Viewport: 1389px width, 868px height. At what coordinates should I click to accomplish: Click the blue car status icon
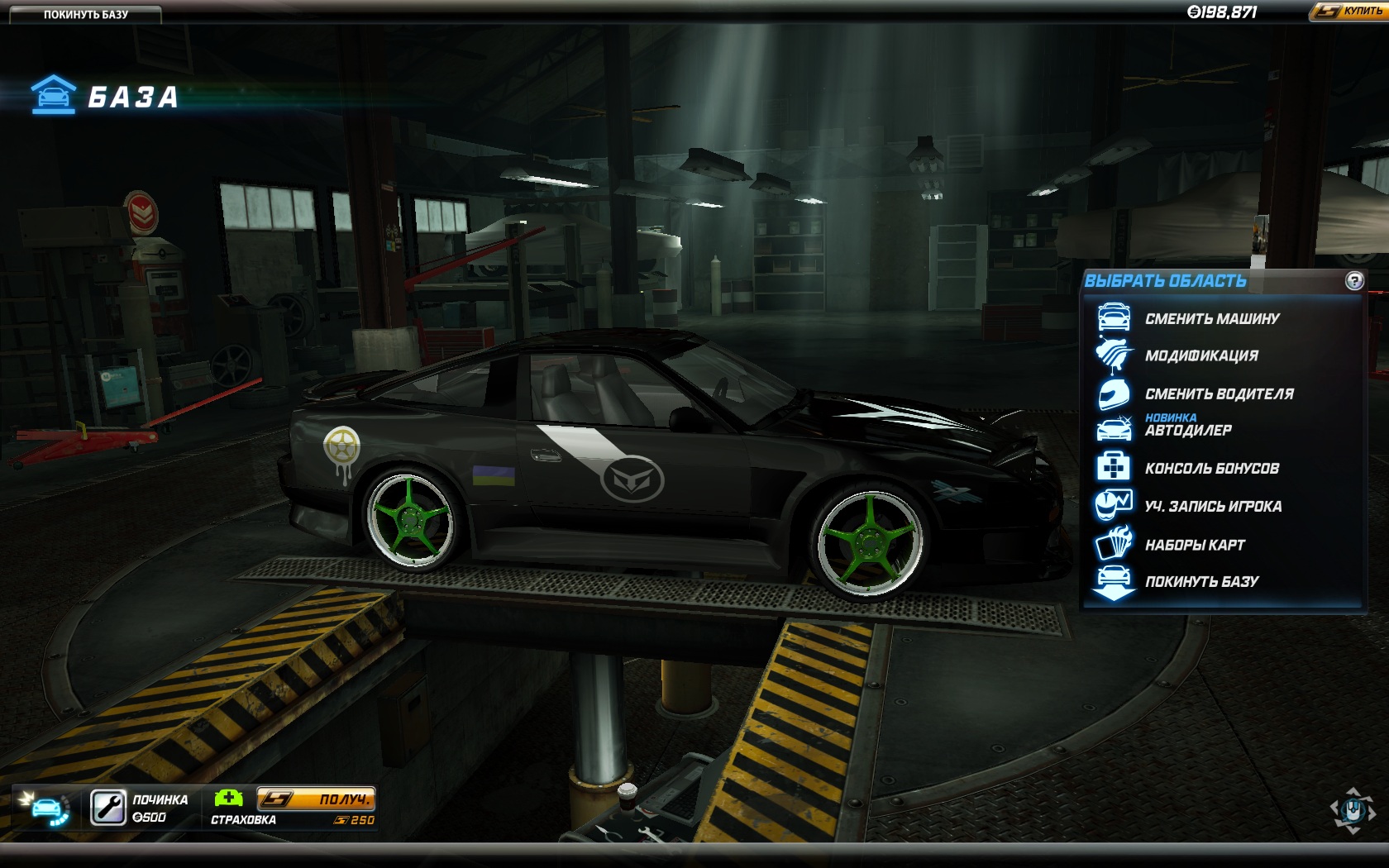45,808
